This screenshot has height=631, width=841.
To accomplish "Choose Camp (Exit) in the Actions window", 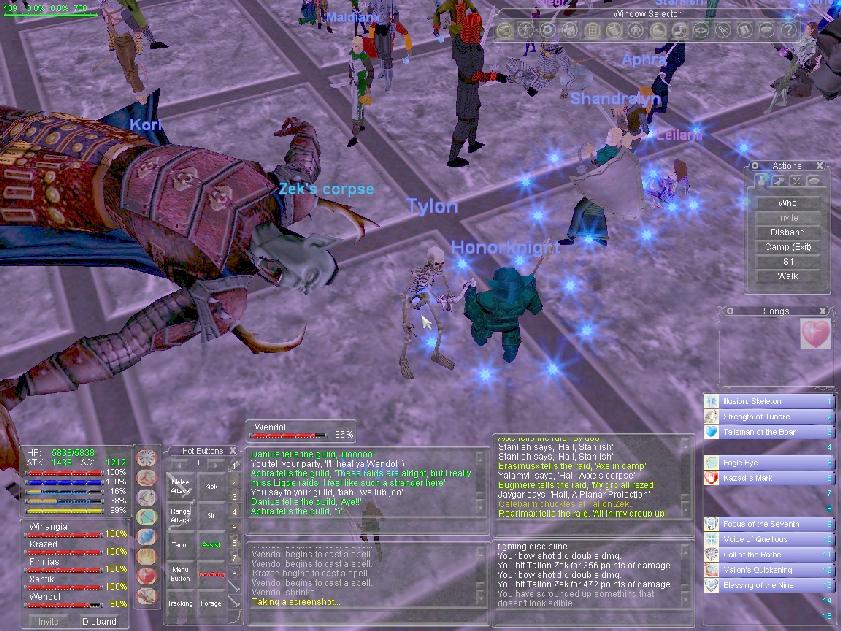I will click(788, 246).
